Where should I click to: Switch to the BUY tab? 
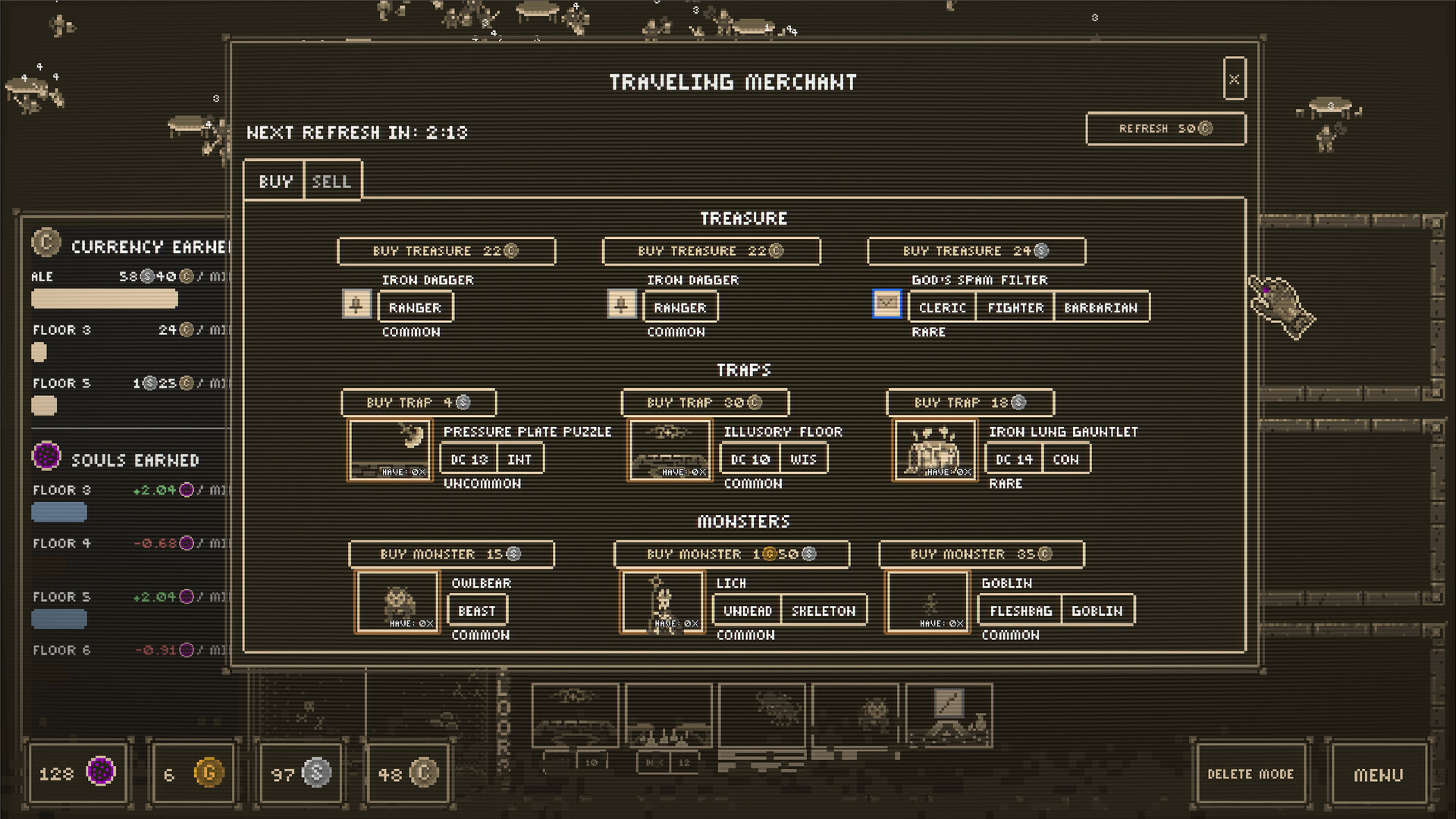click(x=275, y=180)
